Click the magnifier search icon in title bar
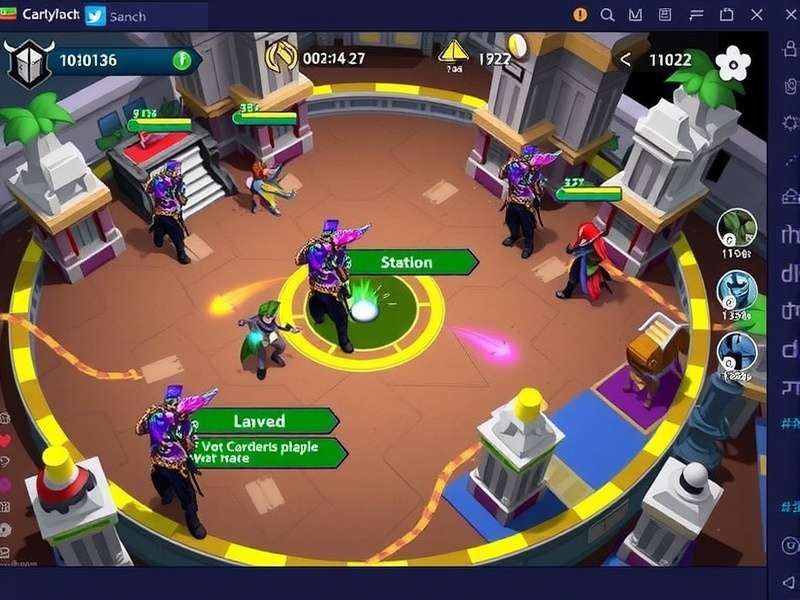 608,15
